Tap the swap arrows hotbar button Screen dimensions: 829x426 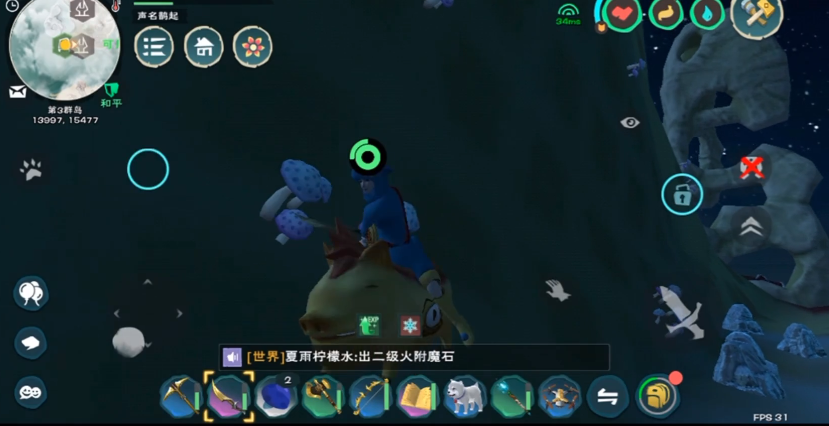(607, 397)
